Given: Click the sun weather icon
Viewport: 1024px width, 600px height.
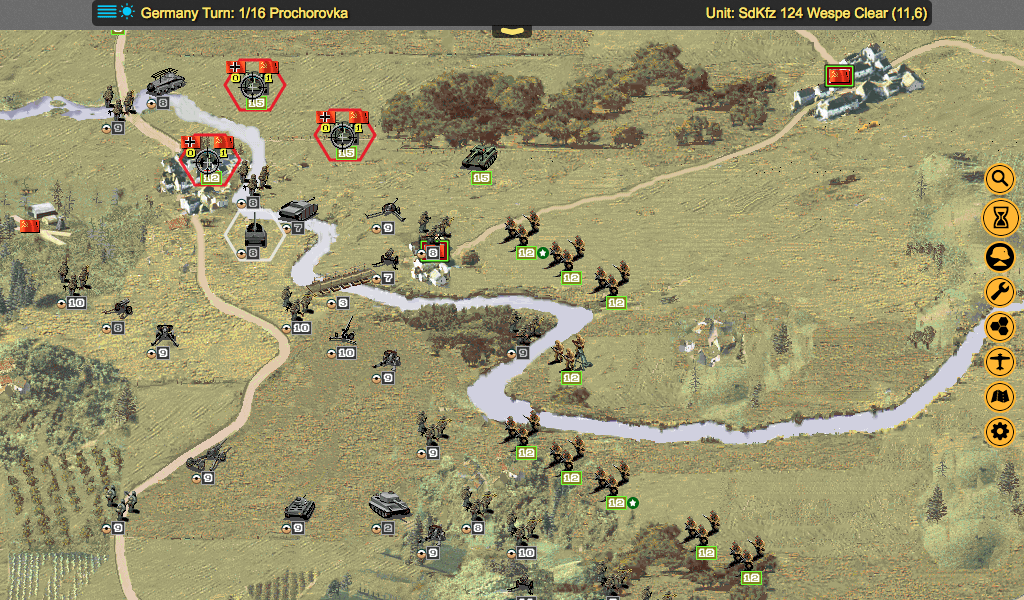Looking at the screenshot, I should click(x=127, y=13).
